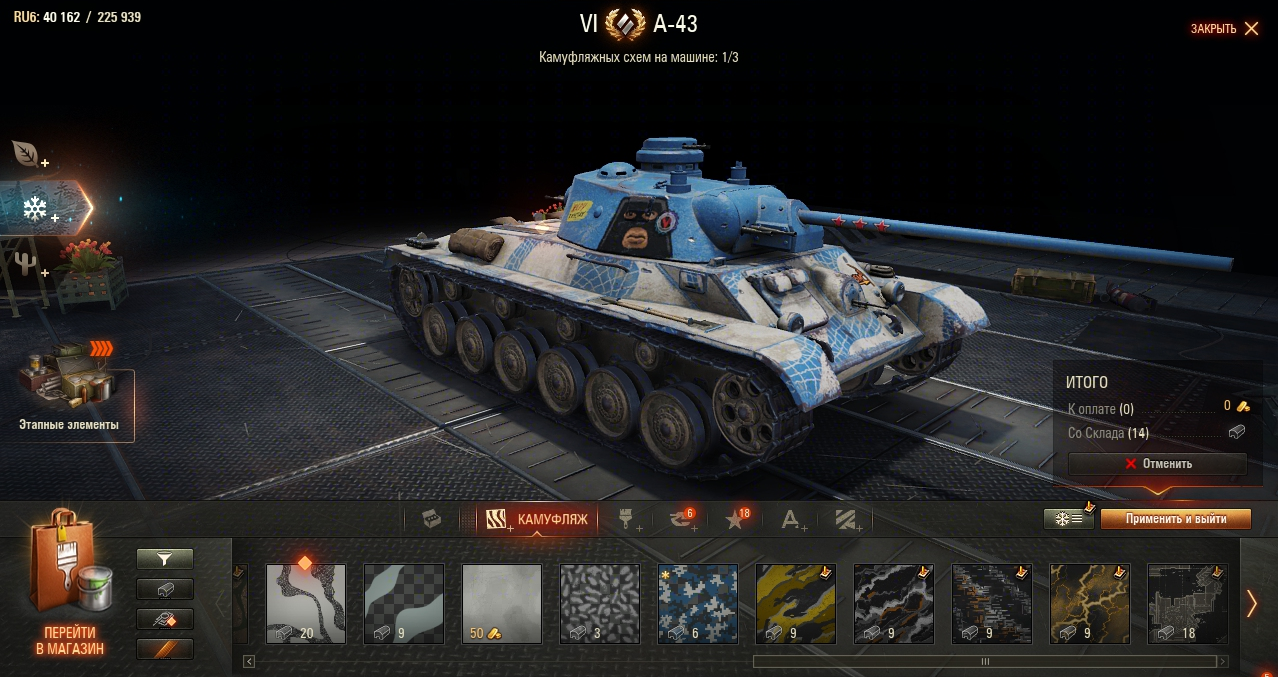Switch to the paint brush tab

[x=627, y=519]
